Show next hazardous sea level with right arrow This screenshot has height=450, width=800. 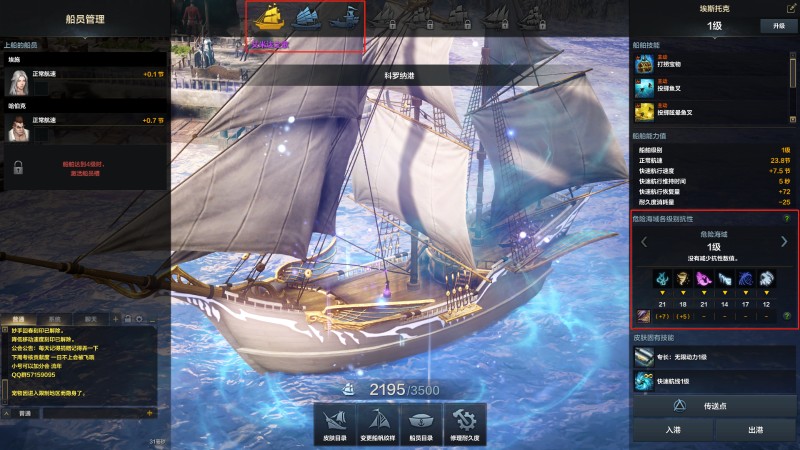(784, 241)
